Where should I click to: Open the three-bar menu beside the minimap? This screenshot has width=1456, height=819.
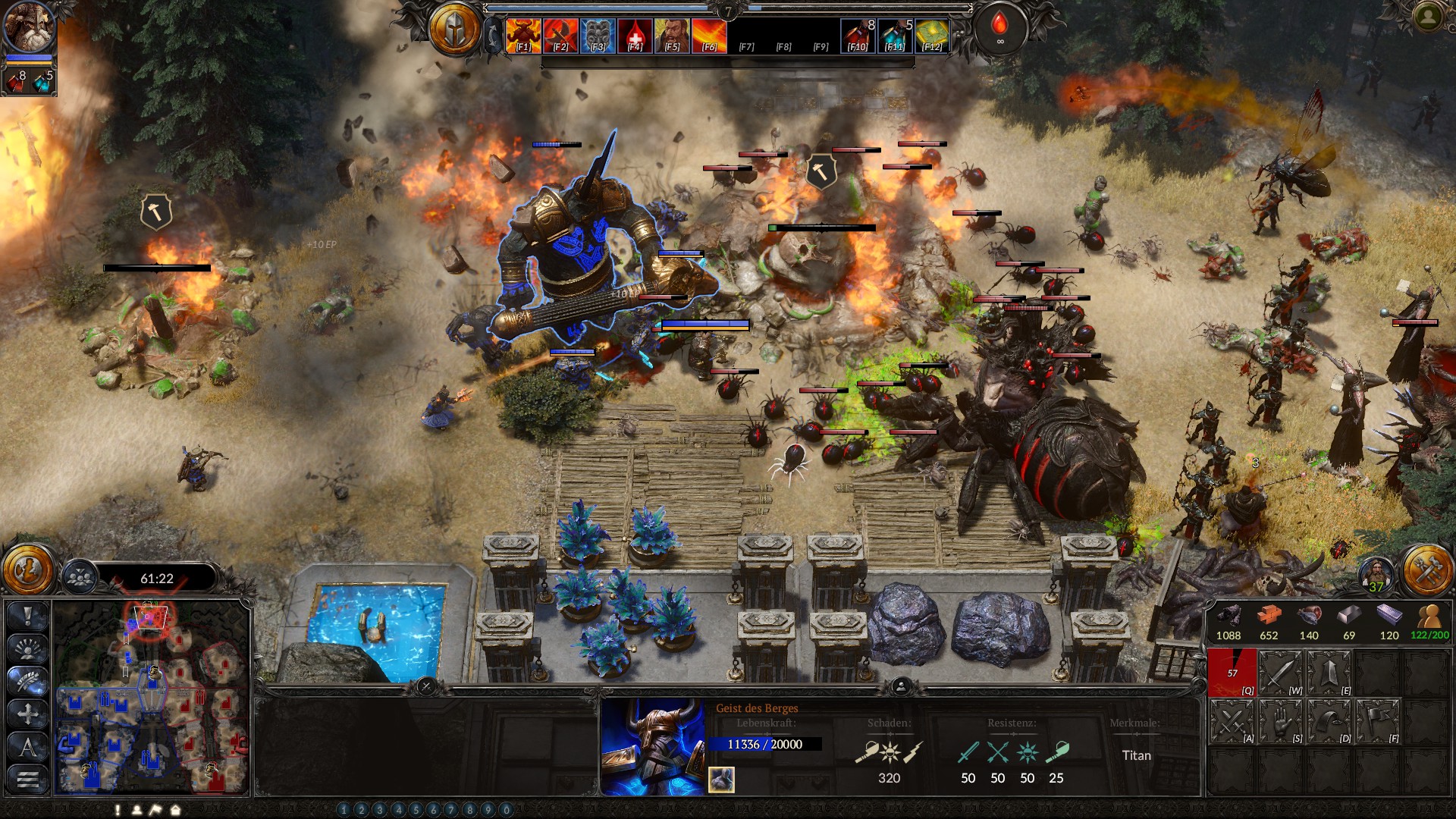point(28,779)
